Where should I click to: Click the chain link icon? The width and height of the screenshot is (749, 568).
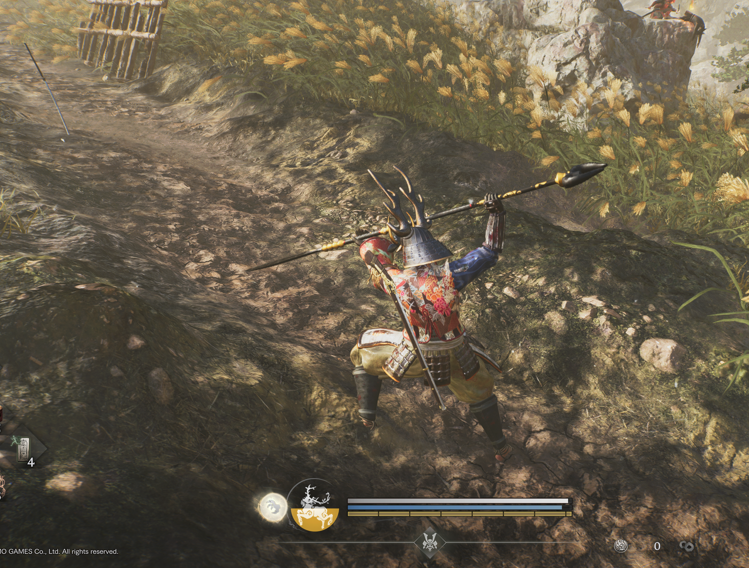pyautogui.click(x=687, y=546)
